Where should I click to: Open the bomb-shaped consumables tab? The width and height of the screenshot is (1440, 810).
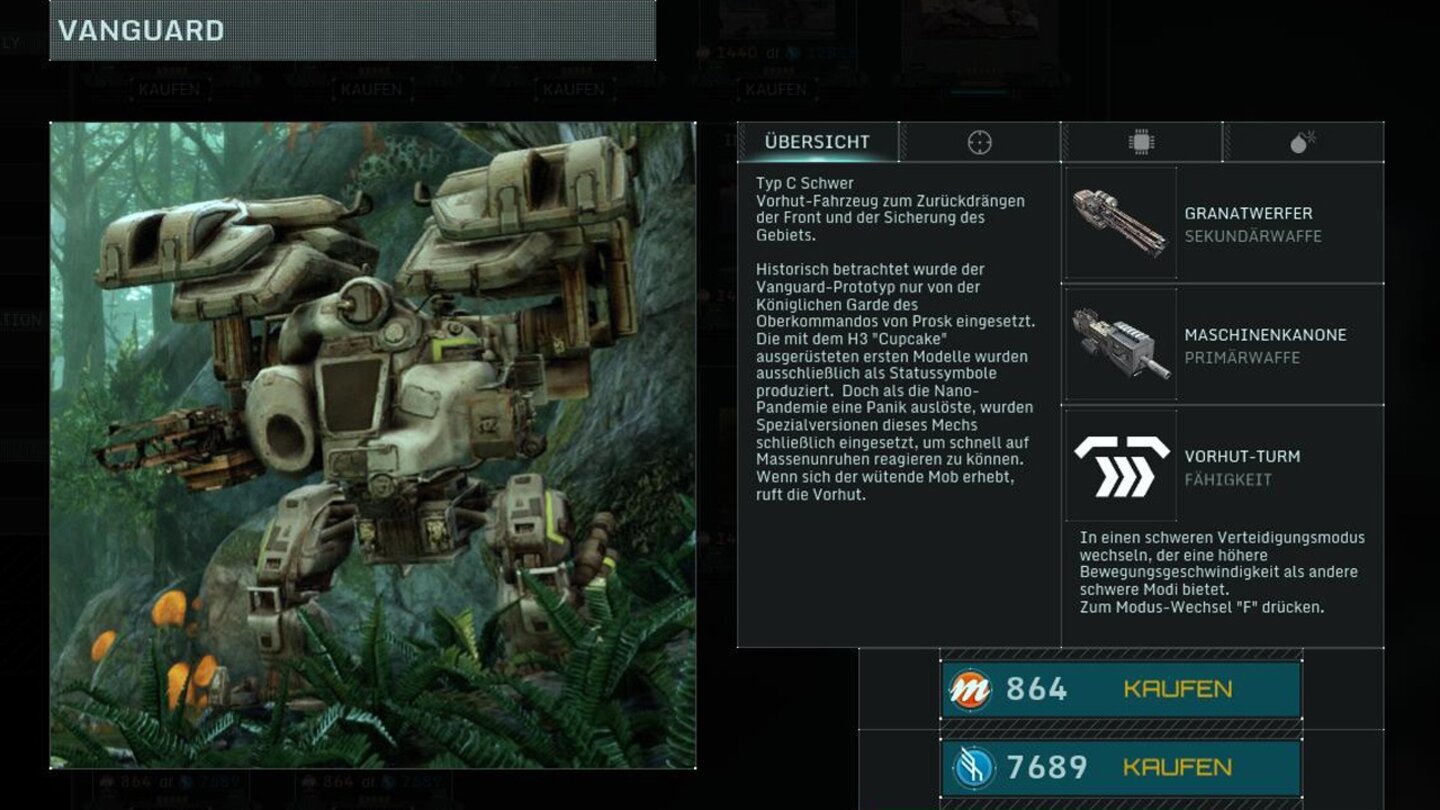coord(1300,141)
